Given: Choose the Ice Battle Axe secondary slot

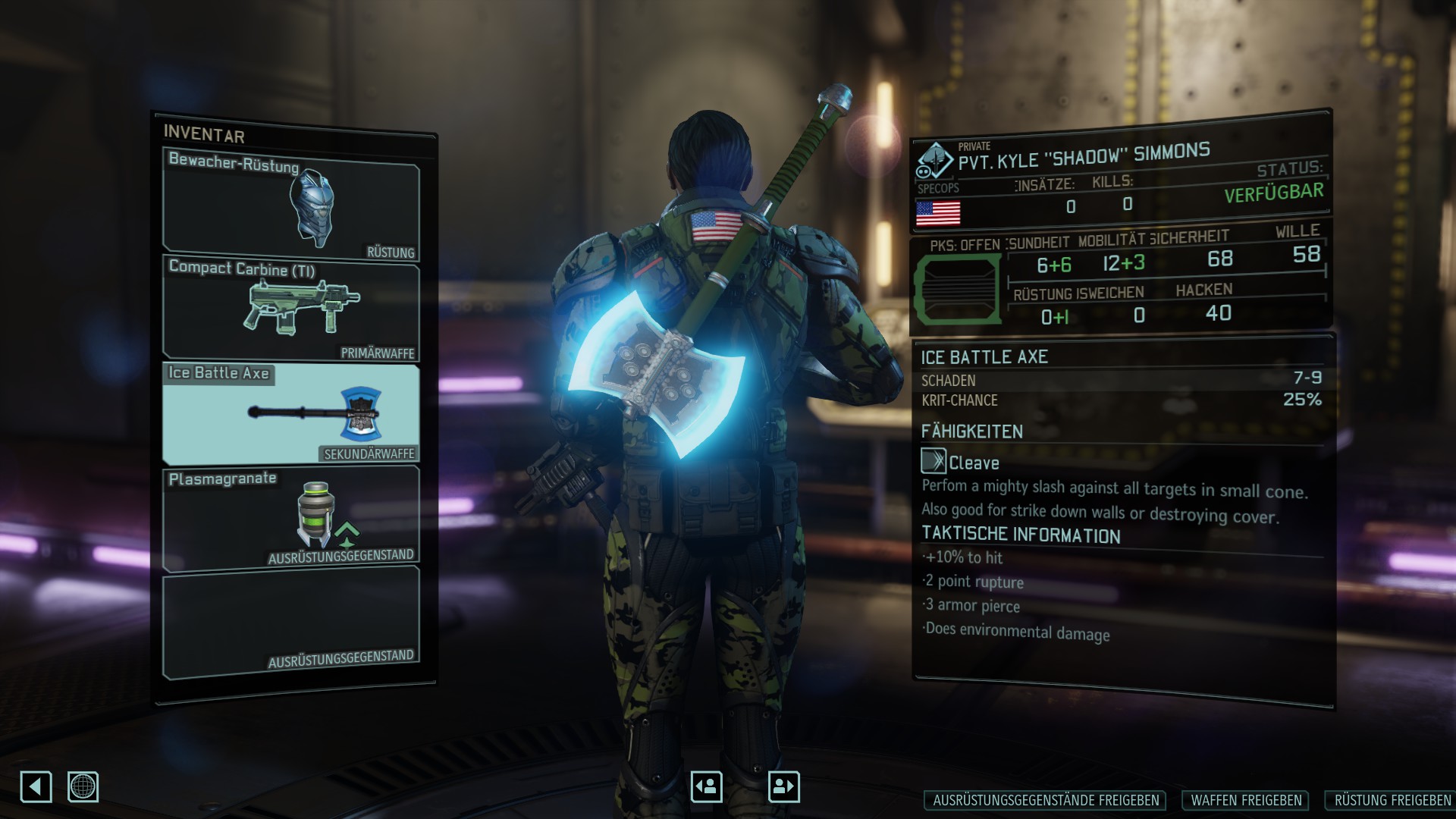Looking at the screenshot, I should click(291, 413).
